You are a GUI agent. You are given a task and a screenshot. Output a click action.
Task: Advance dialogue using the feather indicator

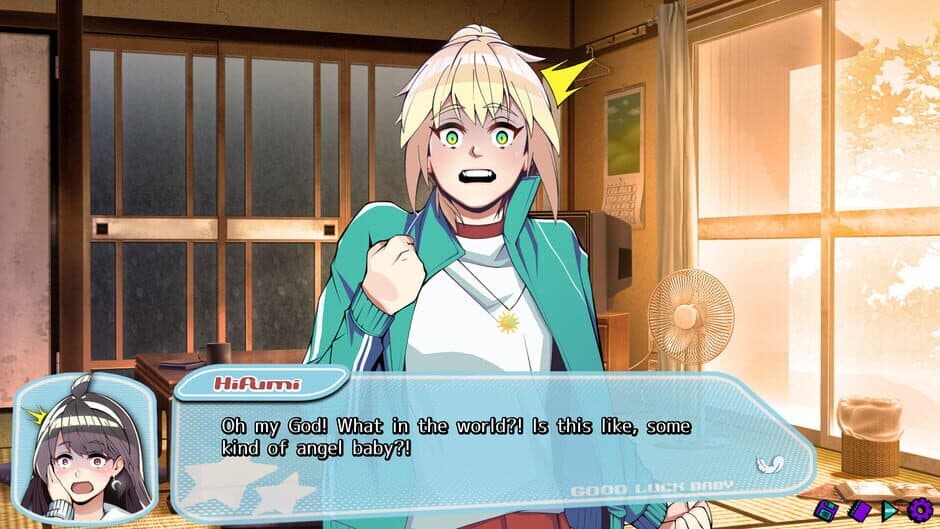pos(768,463)
